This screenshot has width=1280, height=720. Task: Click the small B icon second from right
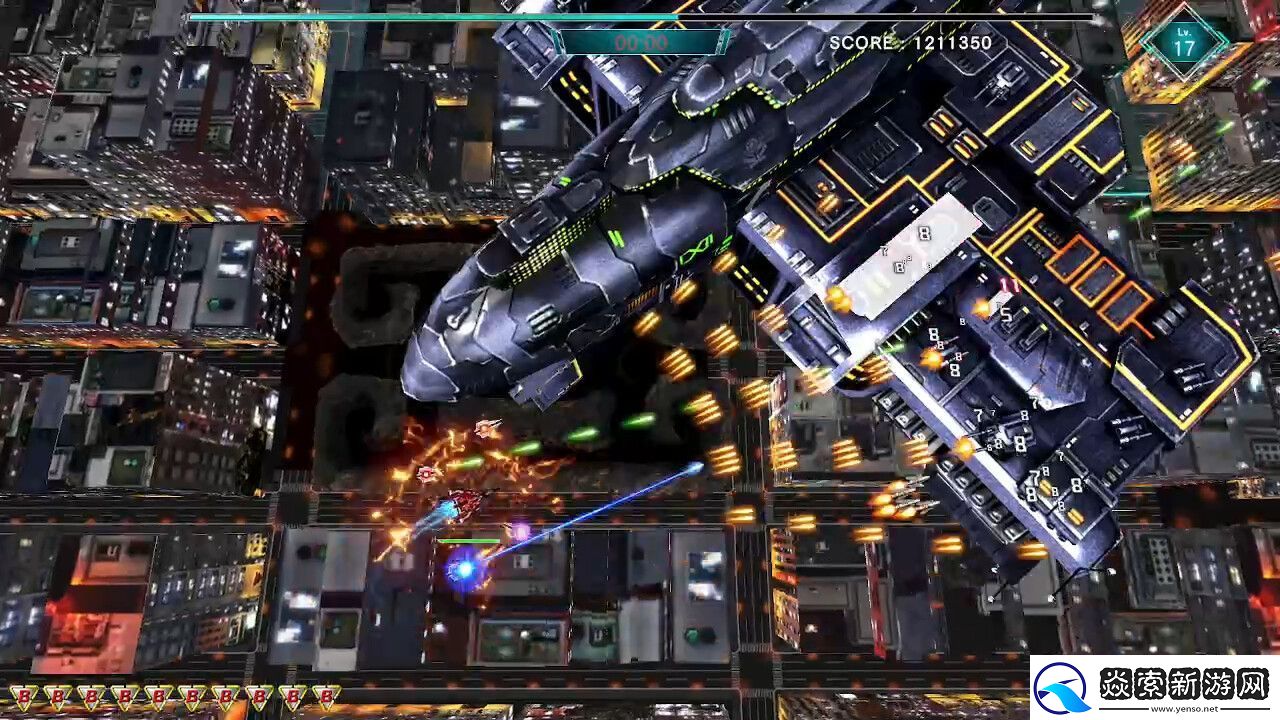point(294,697)
